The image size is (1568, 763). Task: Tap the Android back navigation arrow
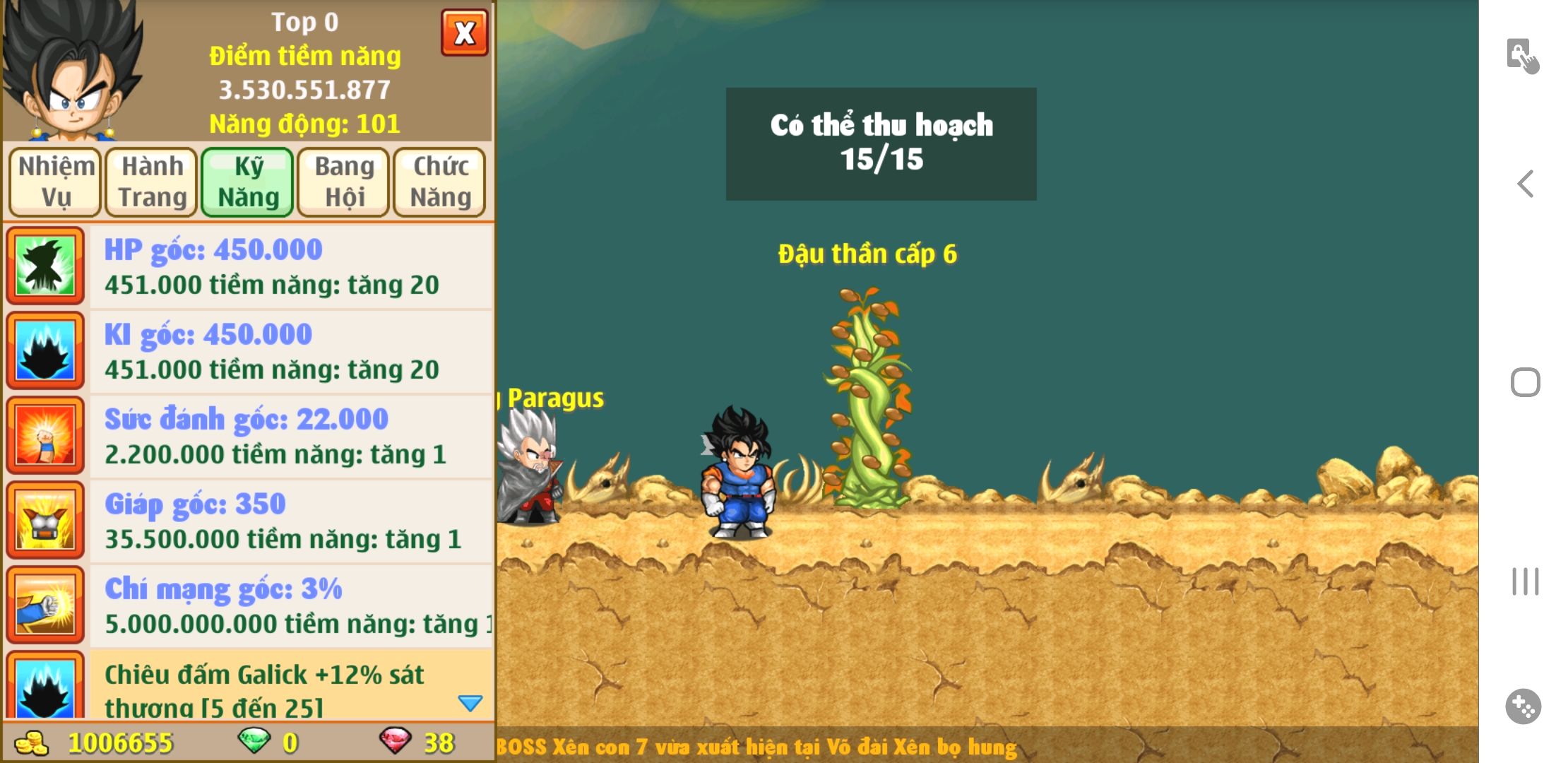(1526, 184)
